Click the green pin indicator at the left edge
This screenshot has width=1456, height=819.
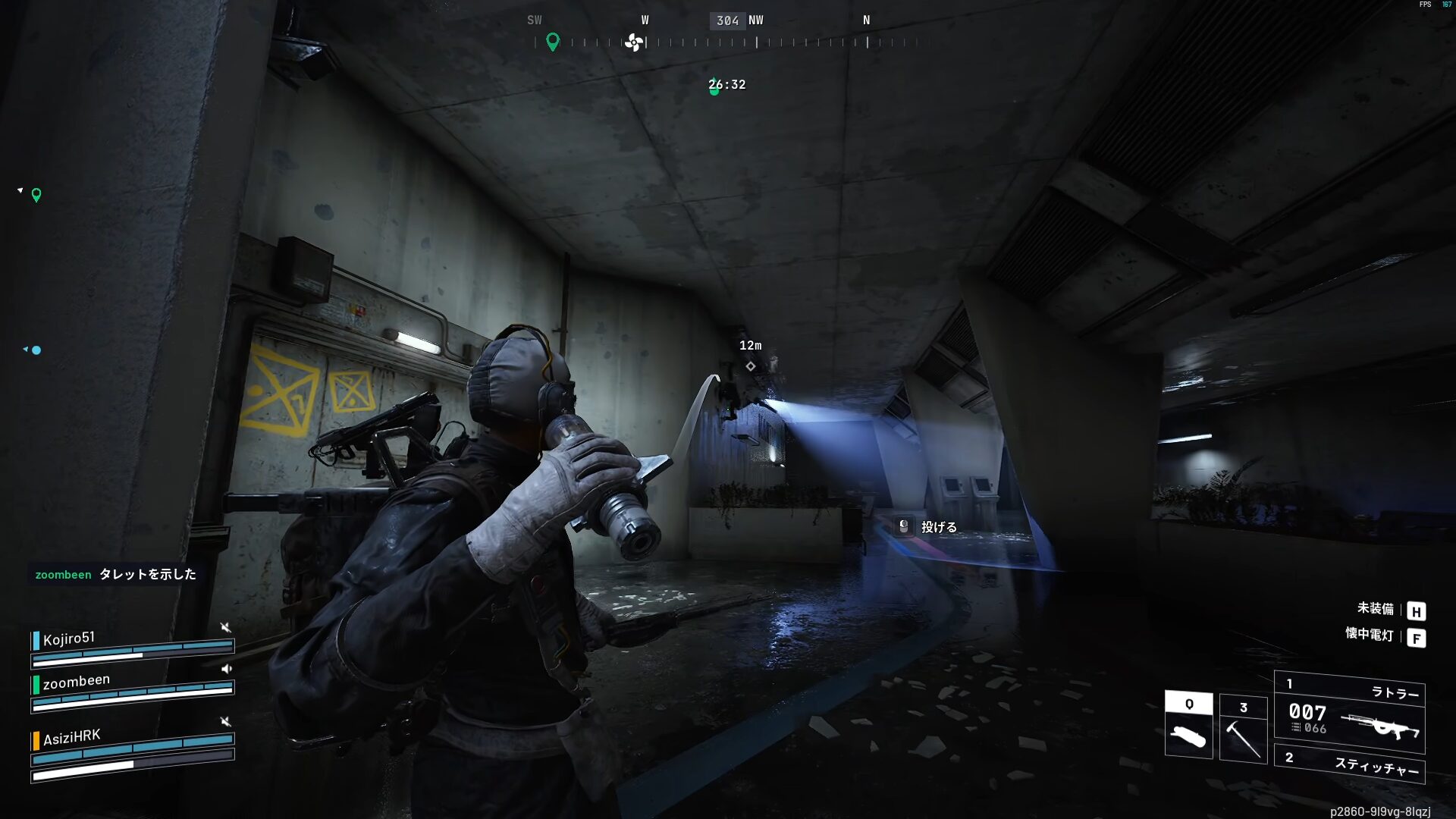coord(36,196)
